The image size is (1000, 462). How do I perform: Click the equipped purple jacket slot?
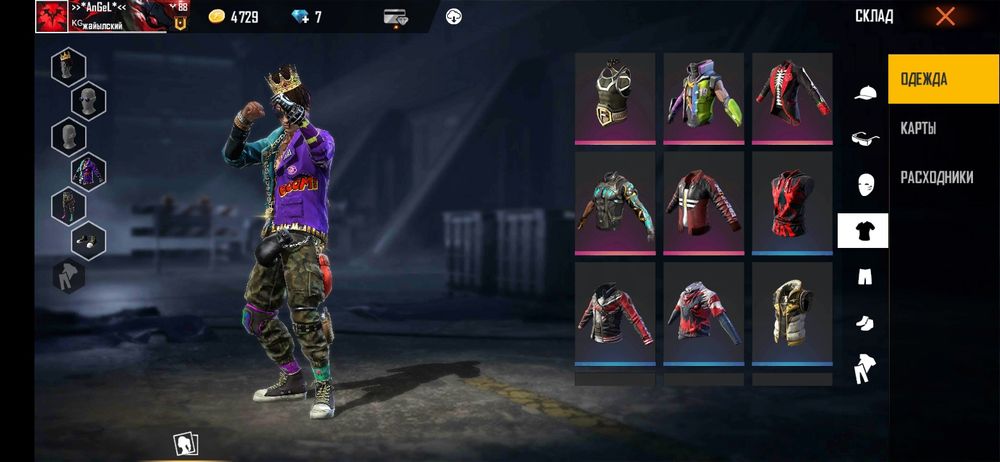coord(88,170)
